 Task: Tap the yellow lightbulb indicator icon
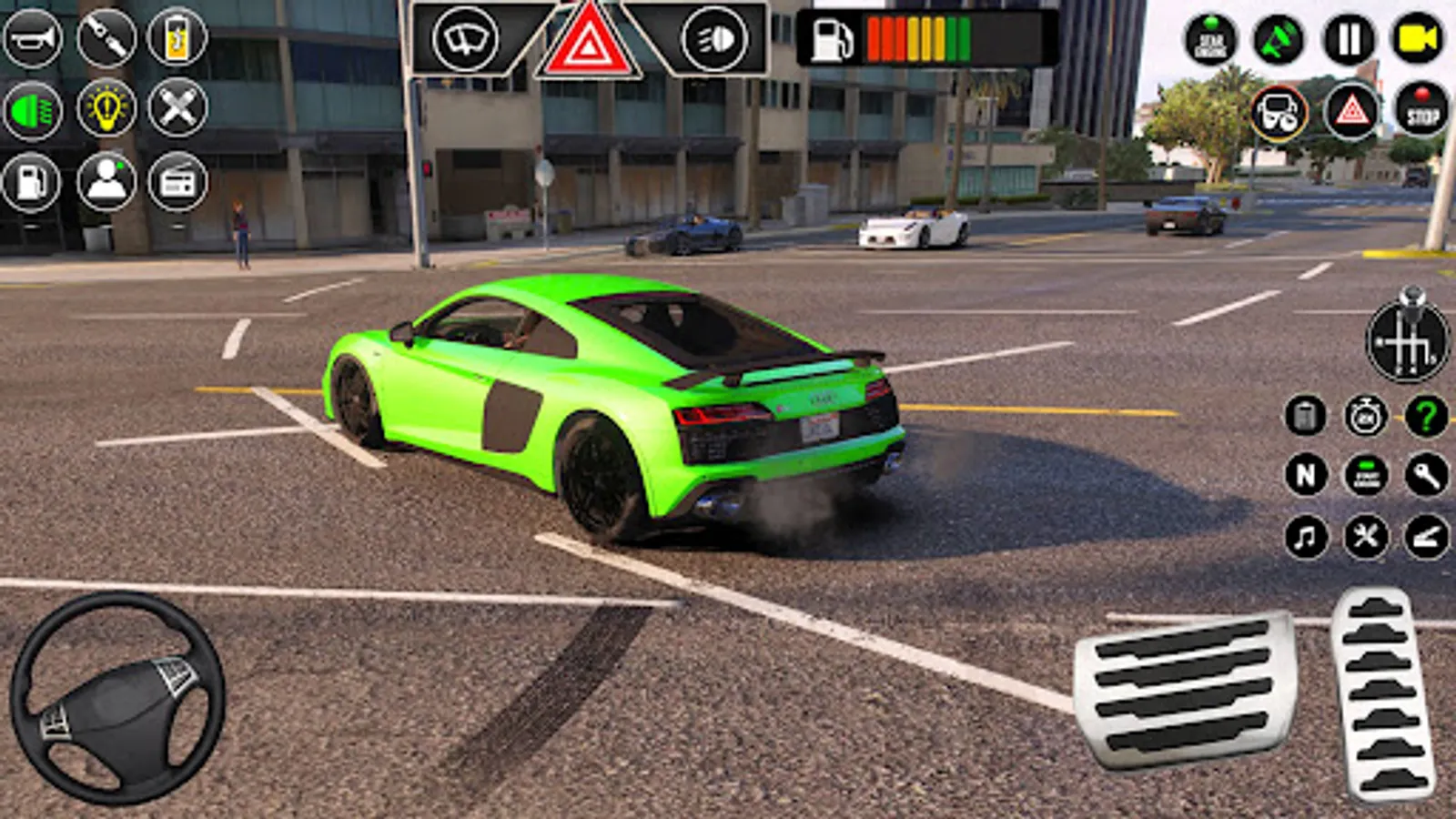[x=106, y=111]
